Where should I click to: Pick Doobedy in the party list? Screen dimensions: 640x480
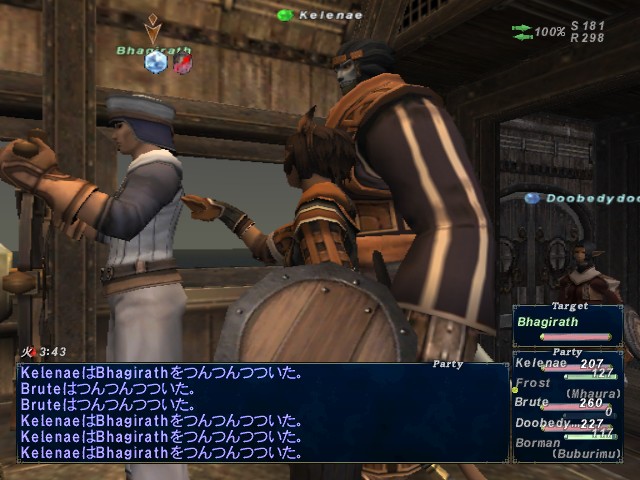click(x=541, y=423)
